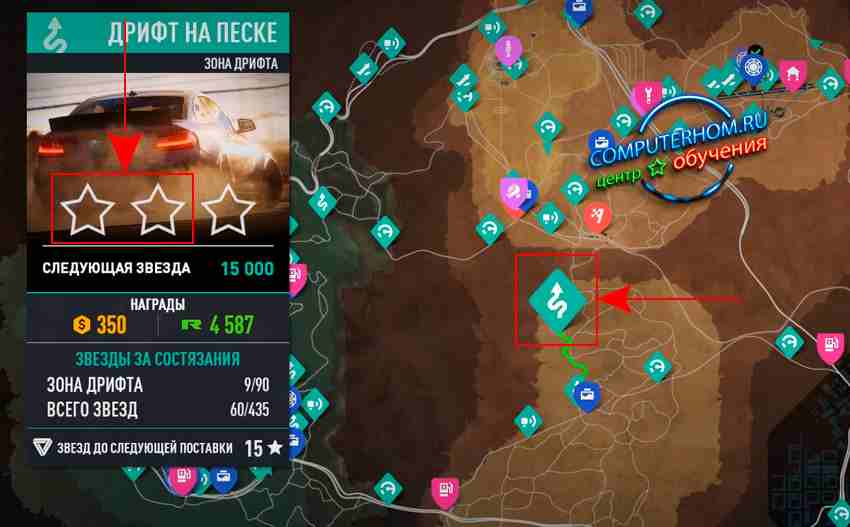Click the drift icon beside the ДРИФТ НА ПЕСКЕ title
Viewport: 850px width, 527px height.
pyautogui.click(x=54, y=33)
